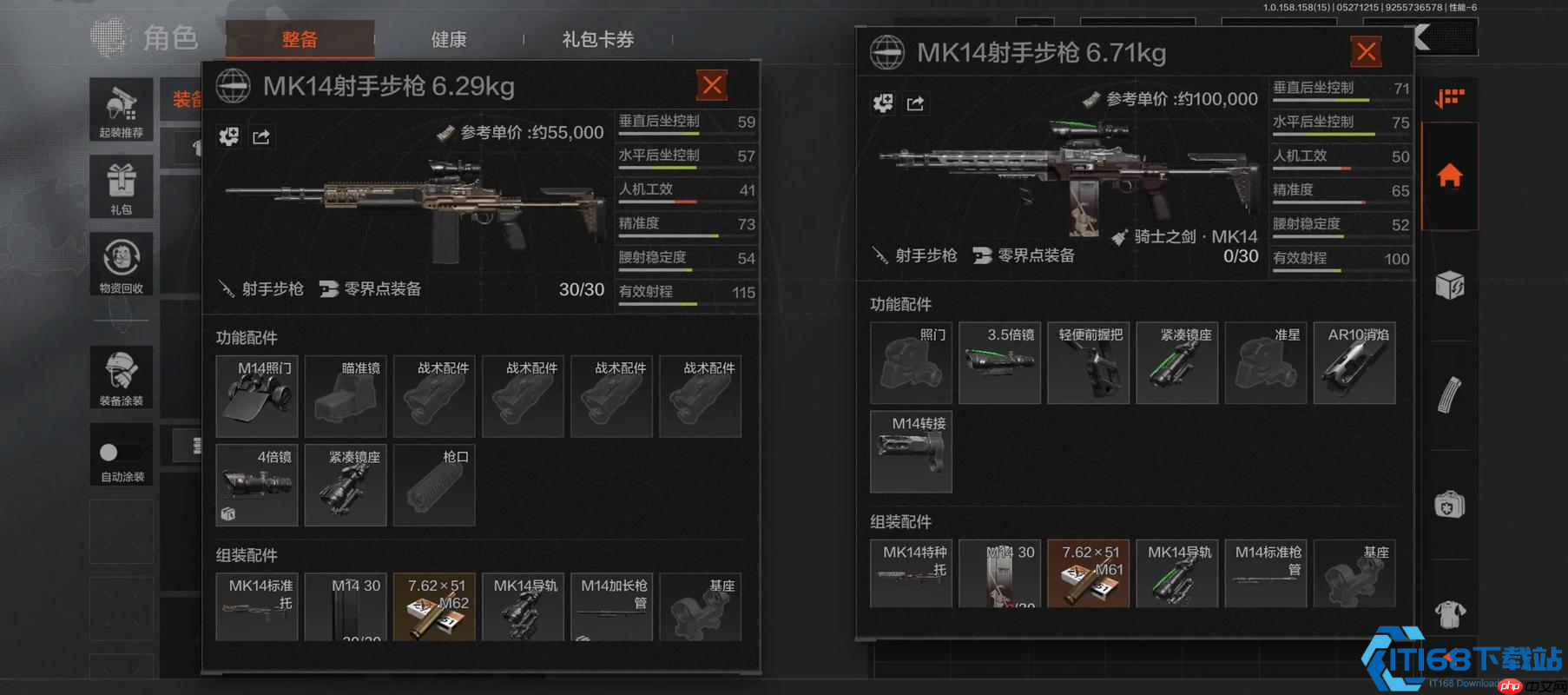Switch to the 健康 tab
Viewport: 1568px width, 695px height.
point(448,39)
